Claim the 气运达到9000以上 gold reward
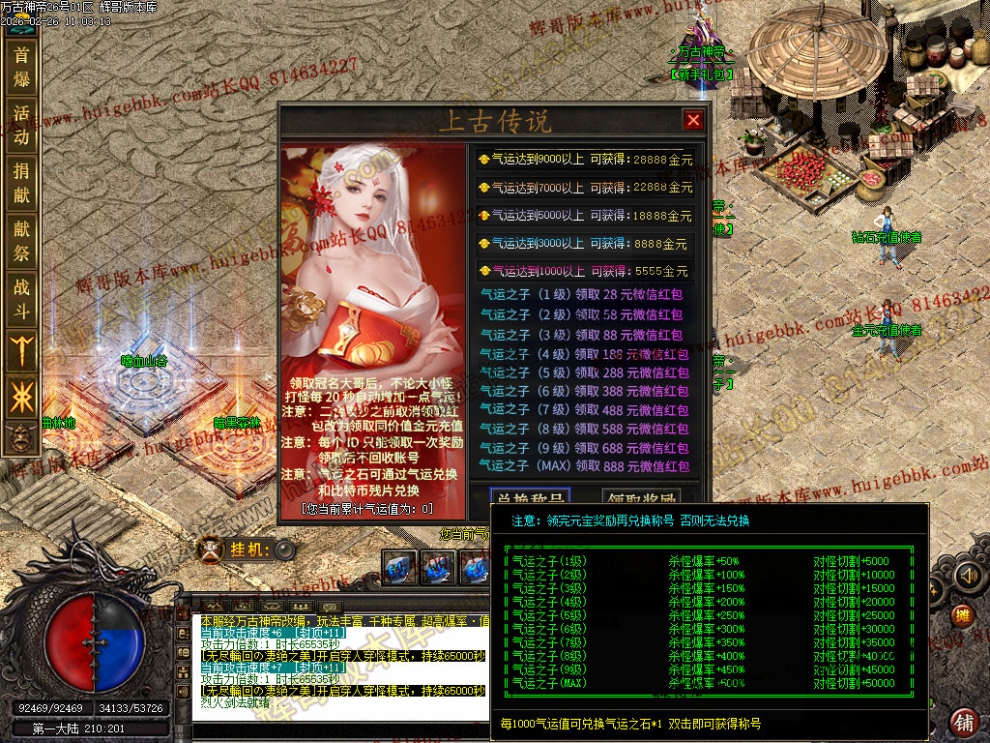 [x=584, y=159]
